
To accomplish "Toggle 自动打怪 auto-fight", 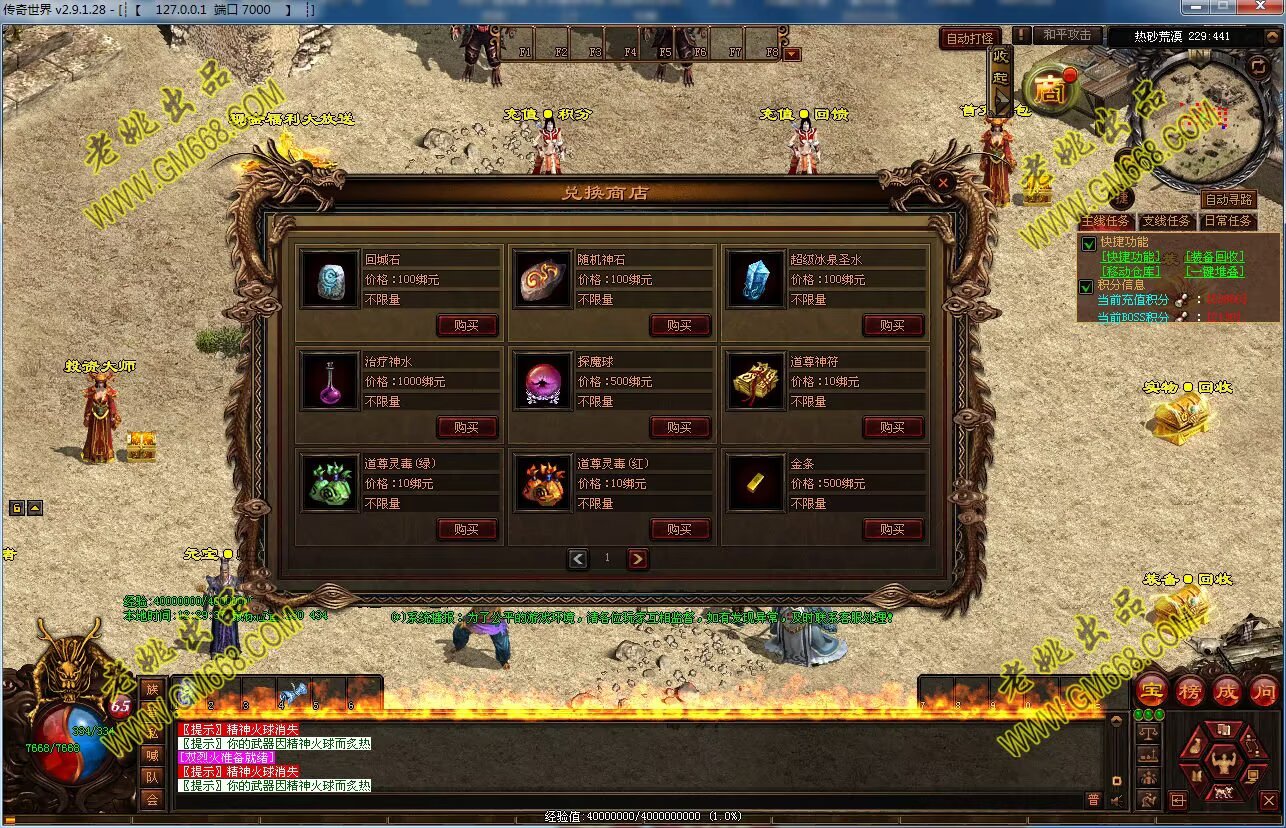I will point(969,38).
